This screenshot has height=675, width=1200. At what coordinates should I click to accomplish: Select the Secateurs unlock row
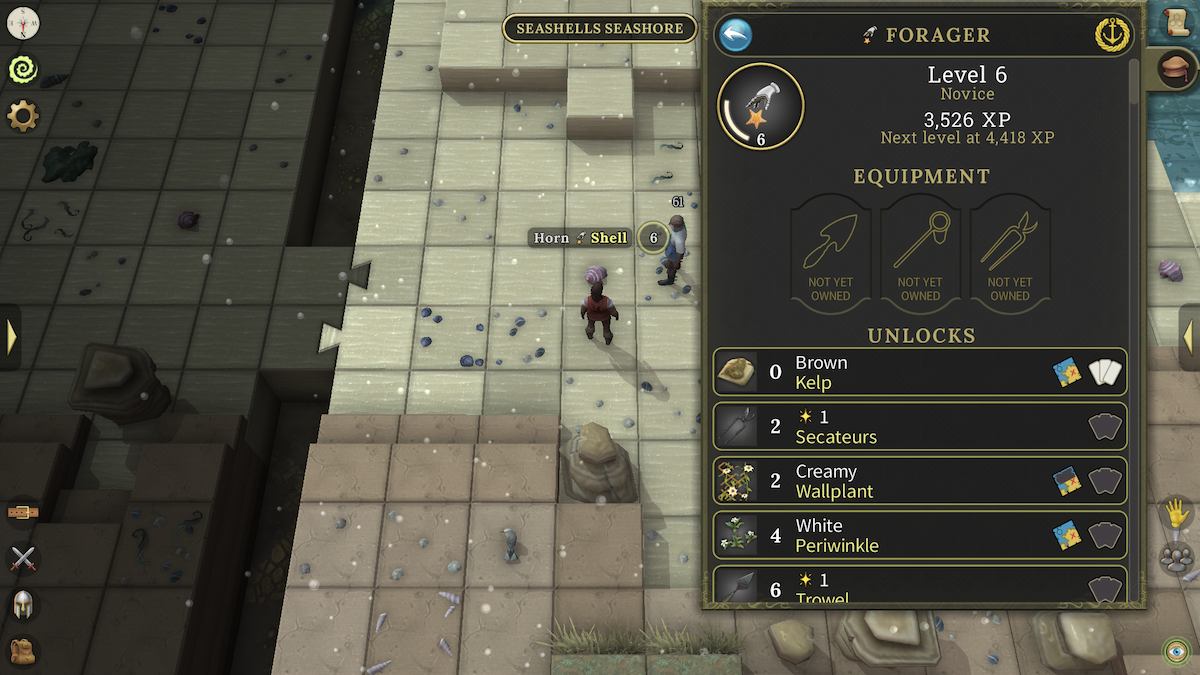pyautogui.click(x=920, y=427)
